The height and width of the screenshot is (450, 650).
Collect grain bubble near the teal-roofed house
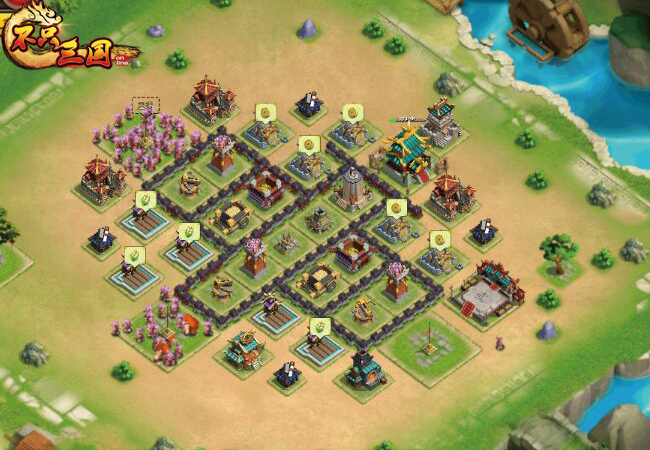[319, 327]
